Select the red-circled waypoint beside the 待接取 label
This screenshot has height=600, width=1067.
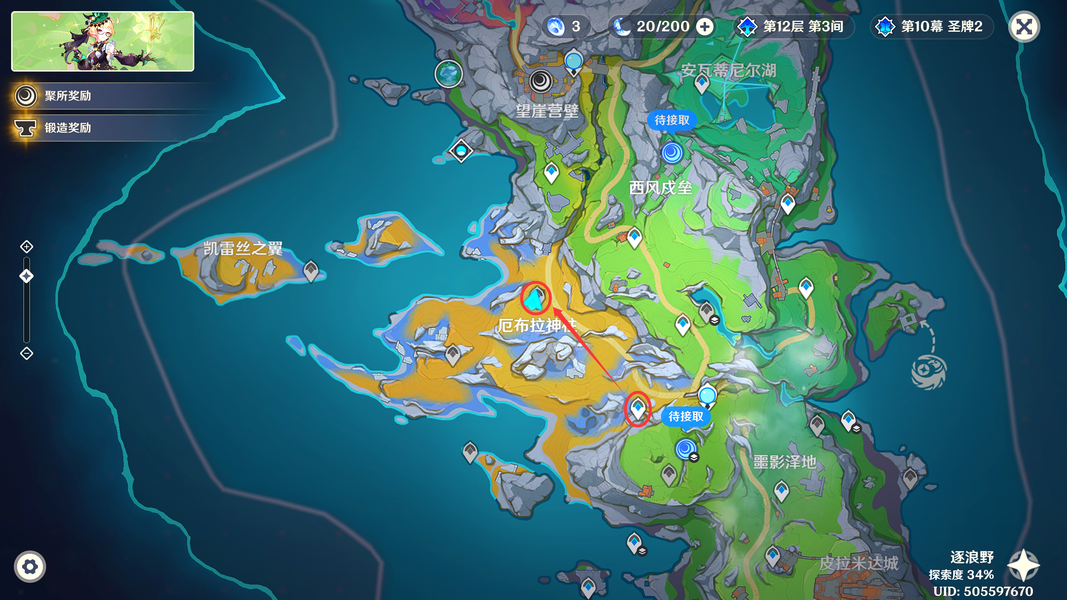(637, 408)
